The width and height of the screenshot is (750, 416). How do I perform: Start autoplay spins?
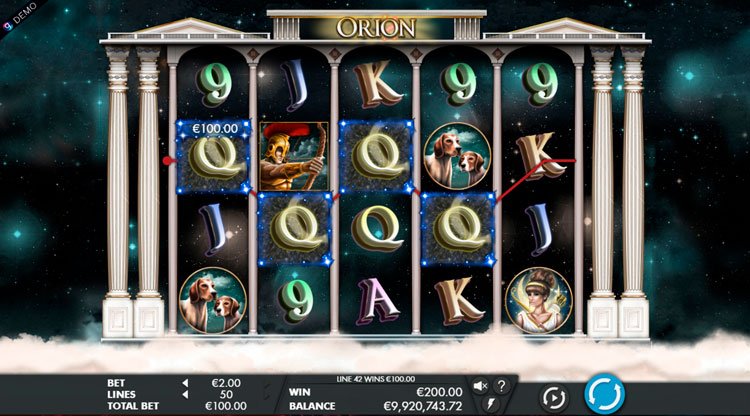click(x=554, y=396)
